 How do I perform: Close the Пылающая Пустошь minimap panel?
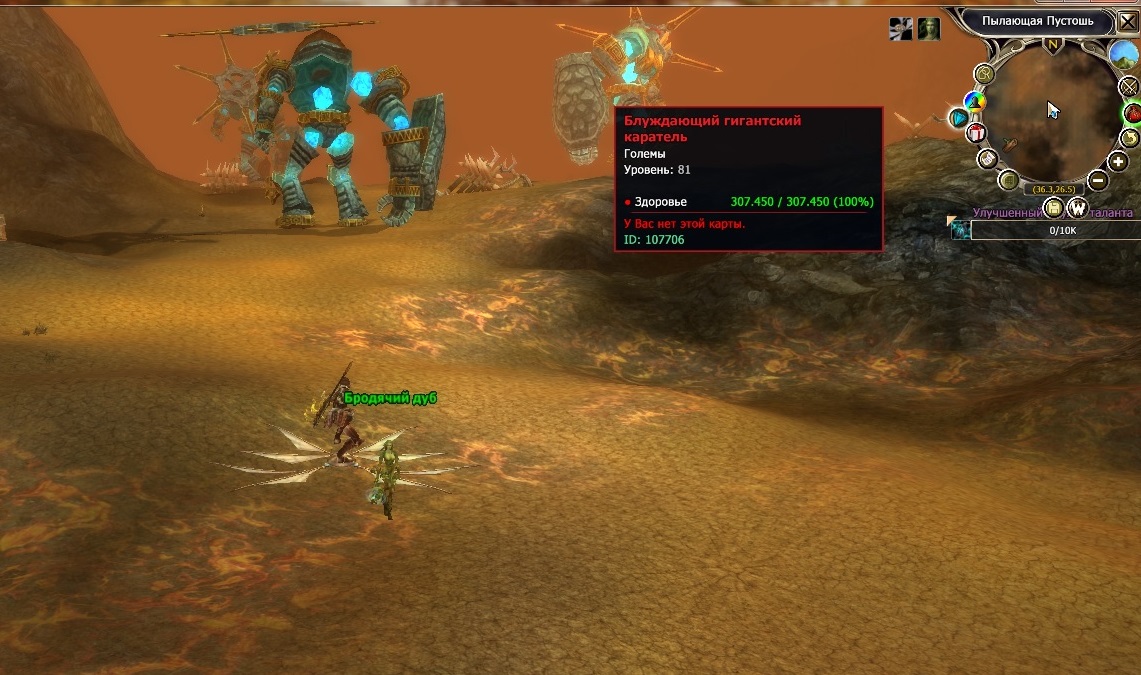point(1127,21)
